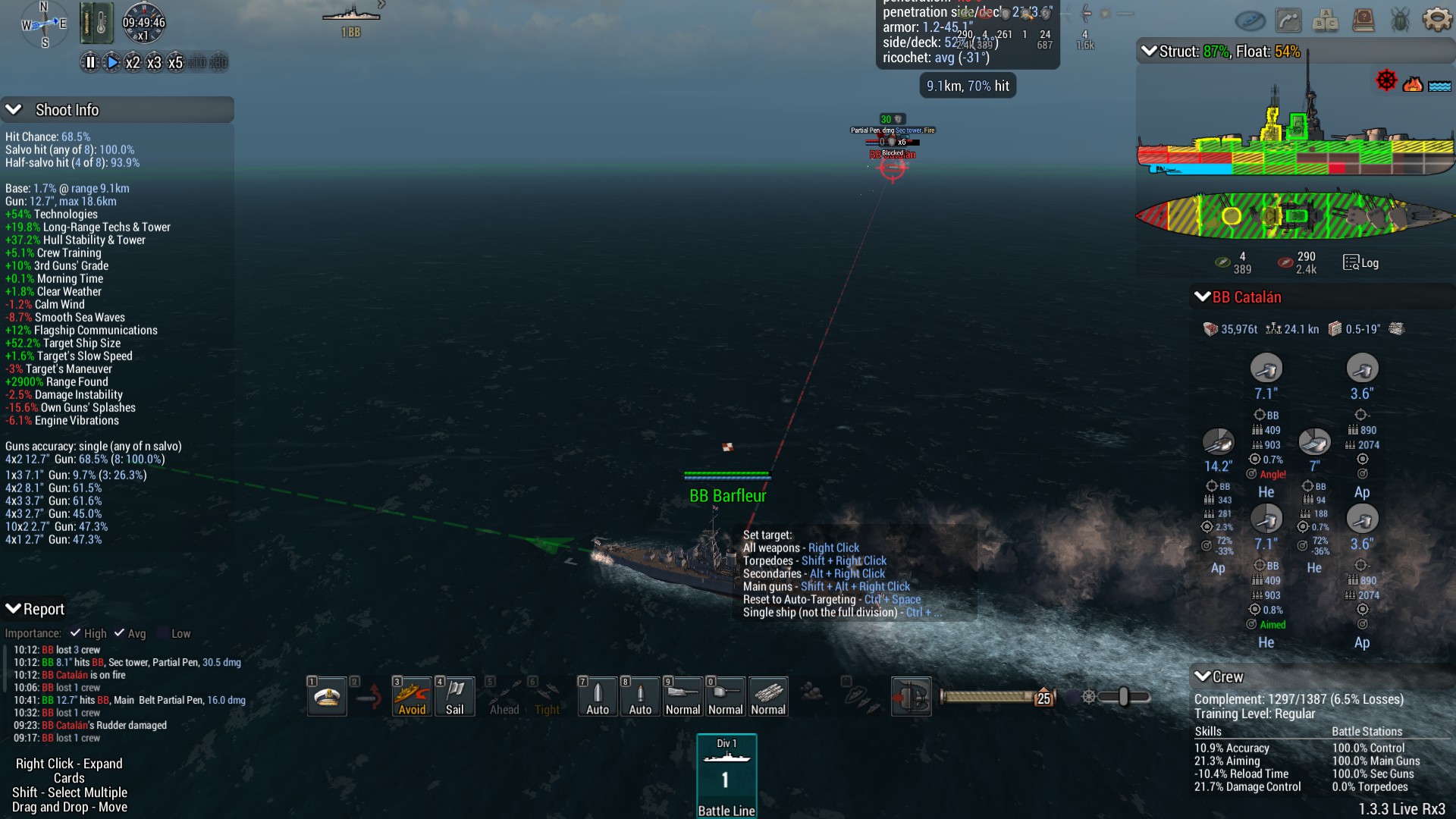1456x819 pixels.
Task: Collapse the Struct and Float status panel
Action: tap(1149, 52)
